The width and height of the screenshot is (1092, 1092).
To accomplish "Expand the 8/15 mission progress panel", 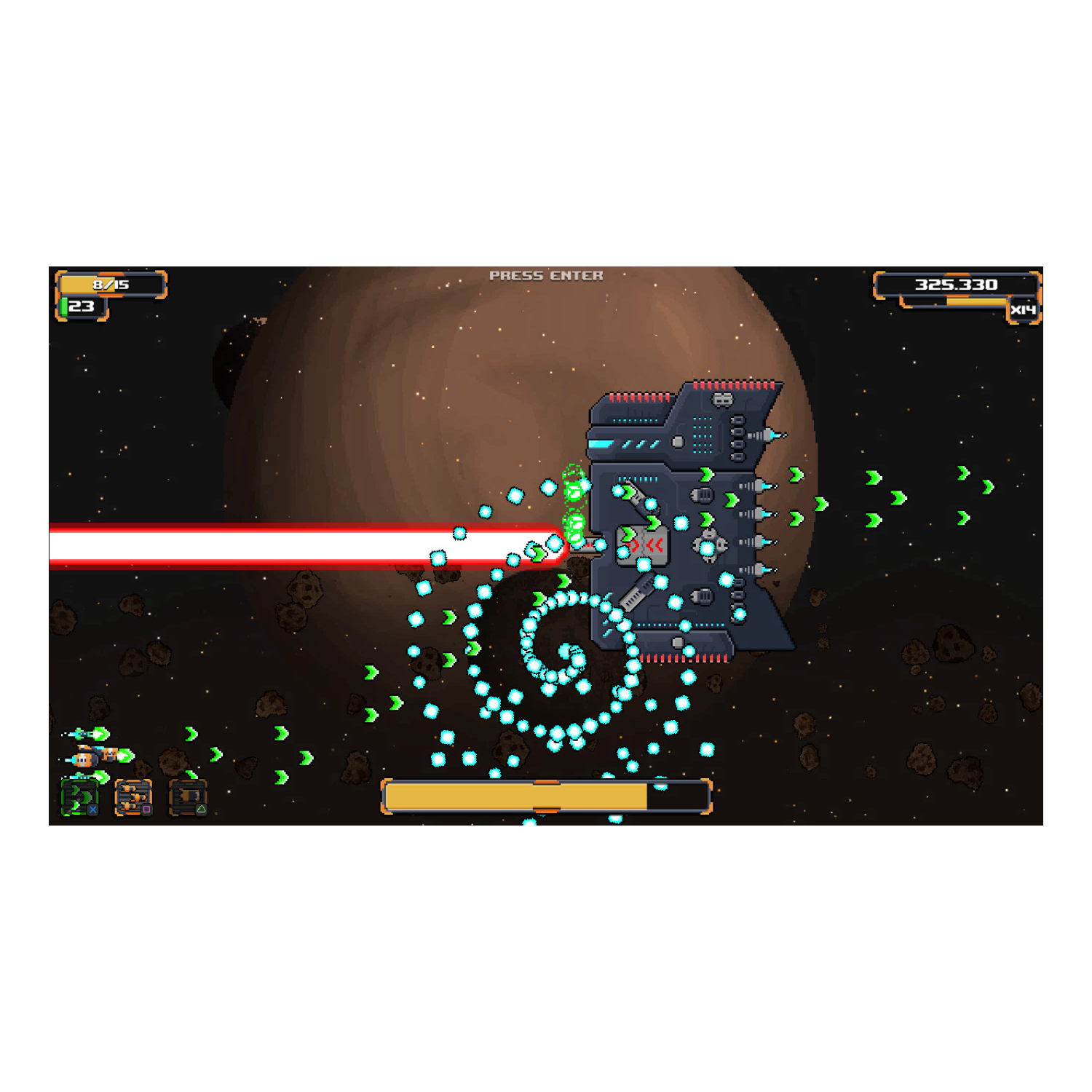I will (x=111, y=285).
